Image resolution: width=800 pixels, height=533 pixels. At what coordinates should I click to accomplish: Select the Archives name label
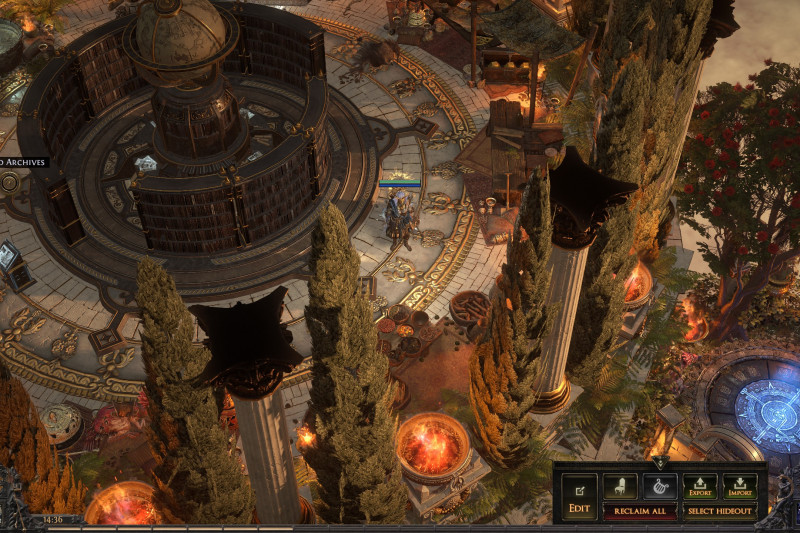tap(23, 162)
